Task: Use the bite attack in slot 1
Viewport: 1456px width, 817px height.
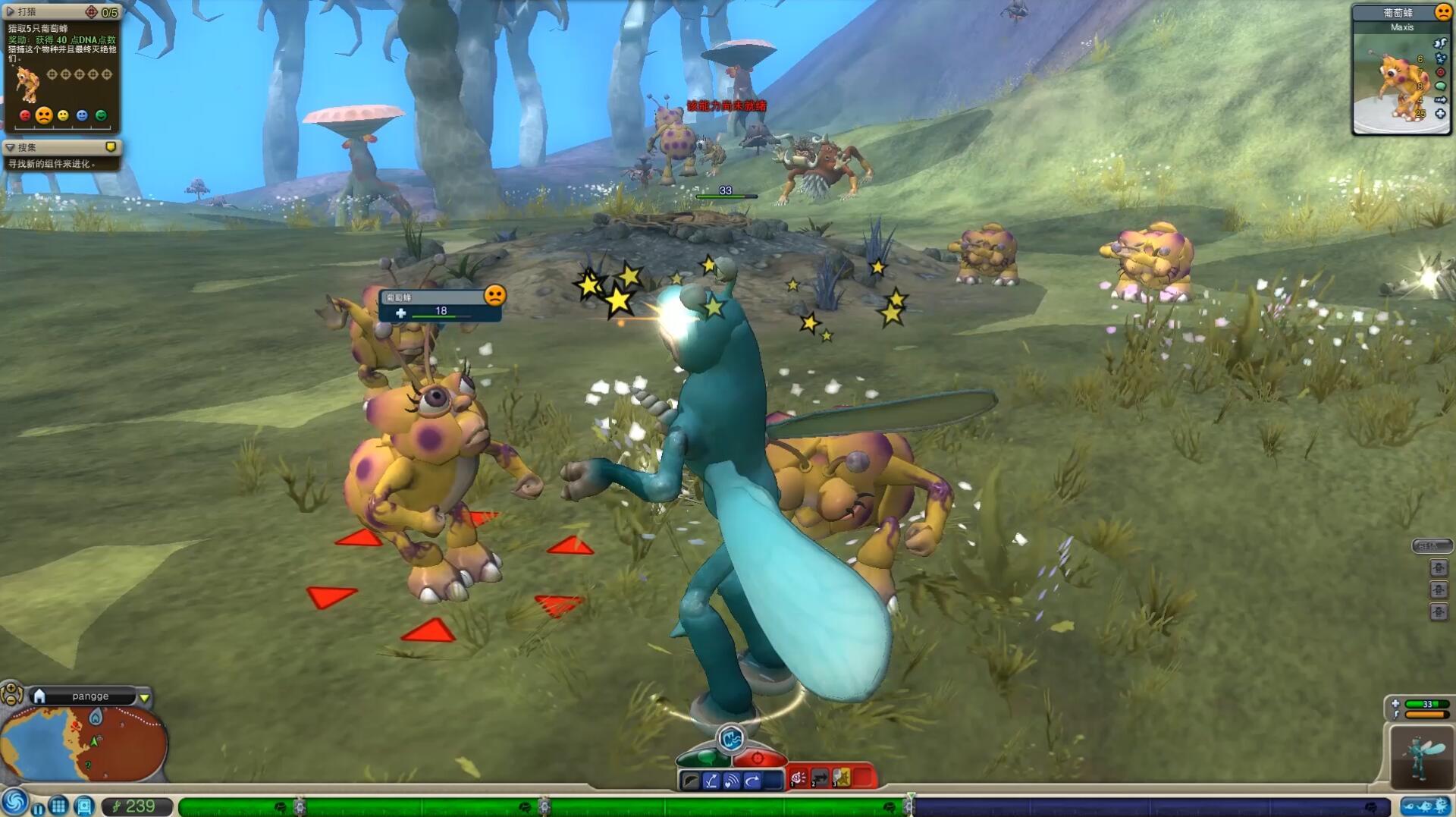Action: coord(799,778)
